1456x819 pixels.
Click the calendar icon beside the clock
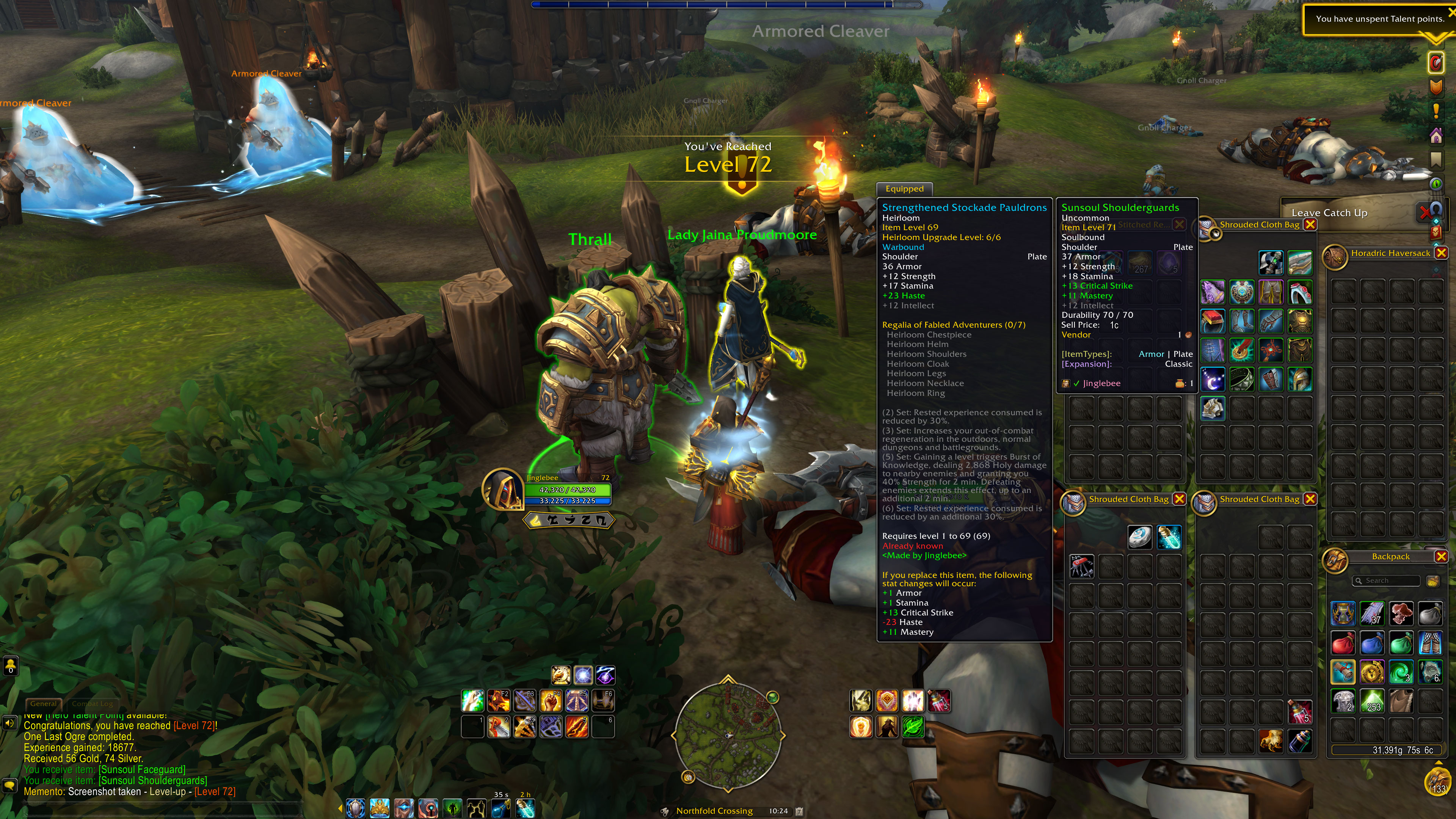click(x=799, y=811)
